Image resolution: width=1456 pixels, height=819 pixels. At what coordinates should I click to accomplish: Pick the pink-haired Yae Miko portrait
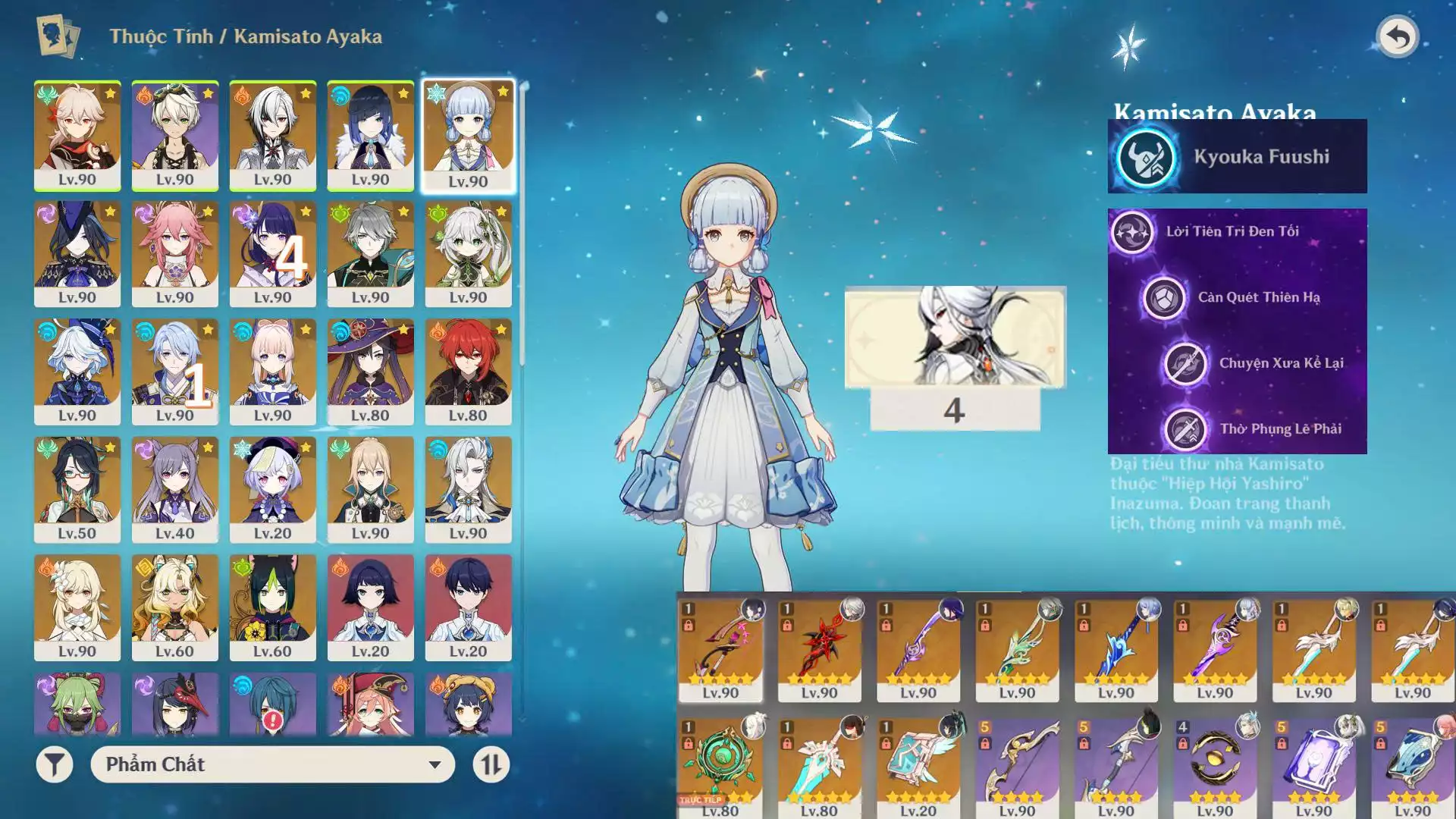tap(174, 253)
